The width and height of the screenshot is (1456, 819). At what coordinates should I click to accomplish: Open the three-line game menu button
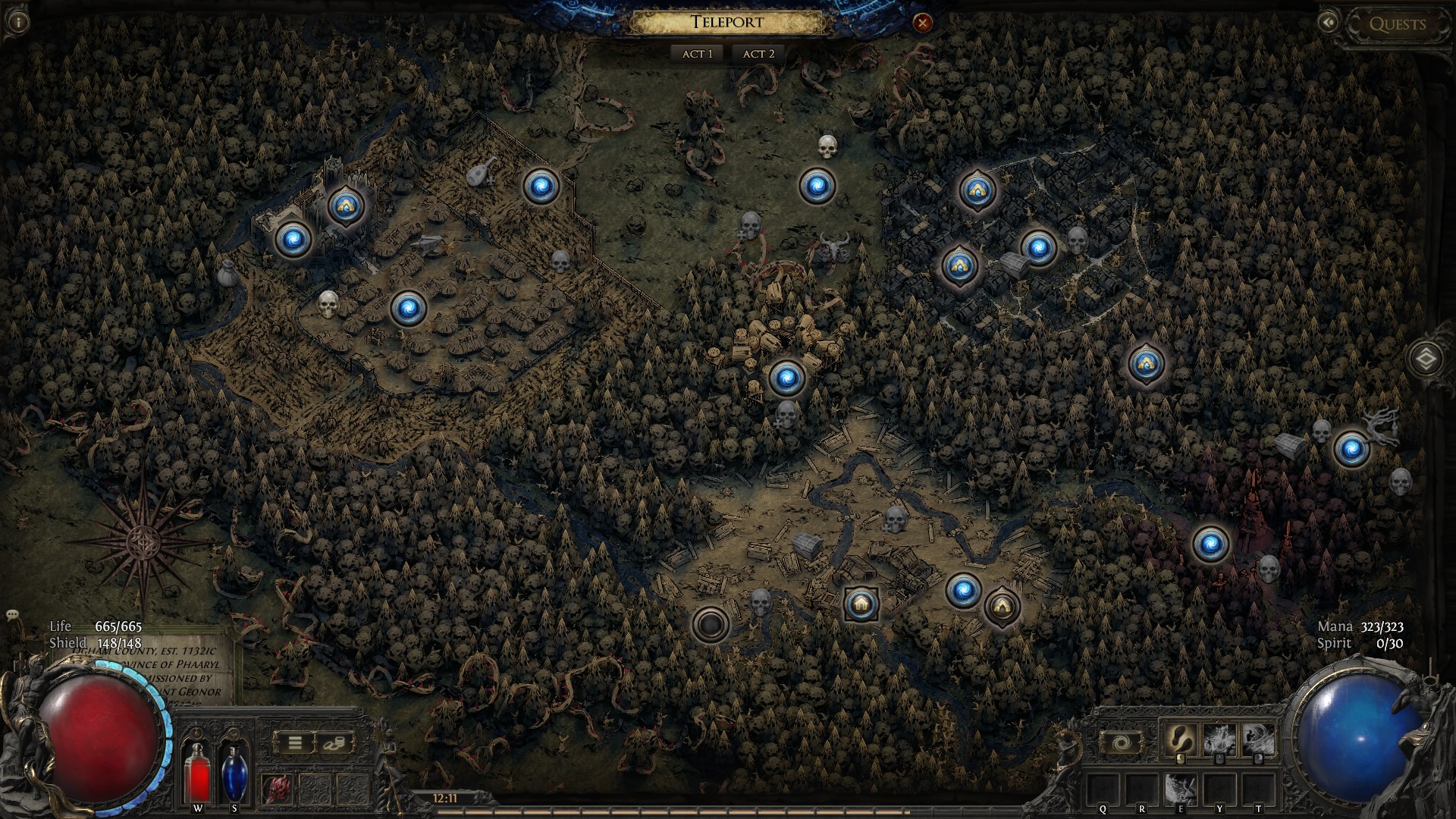coord(295,742)
